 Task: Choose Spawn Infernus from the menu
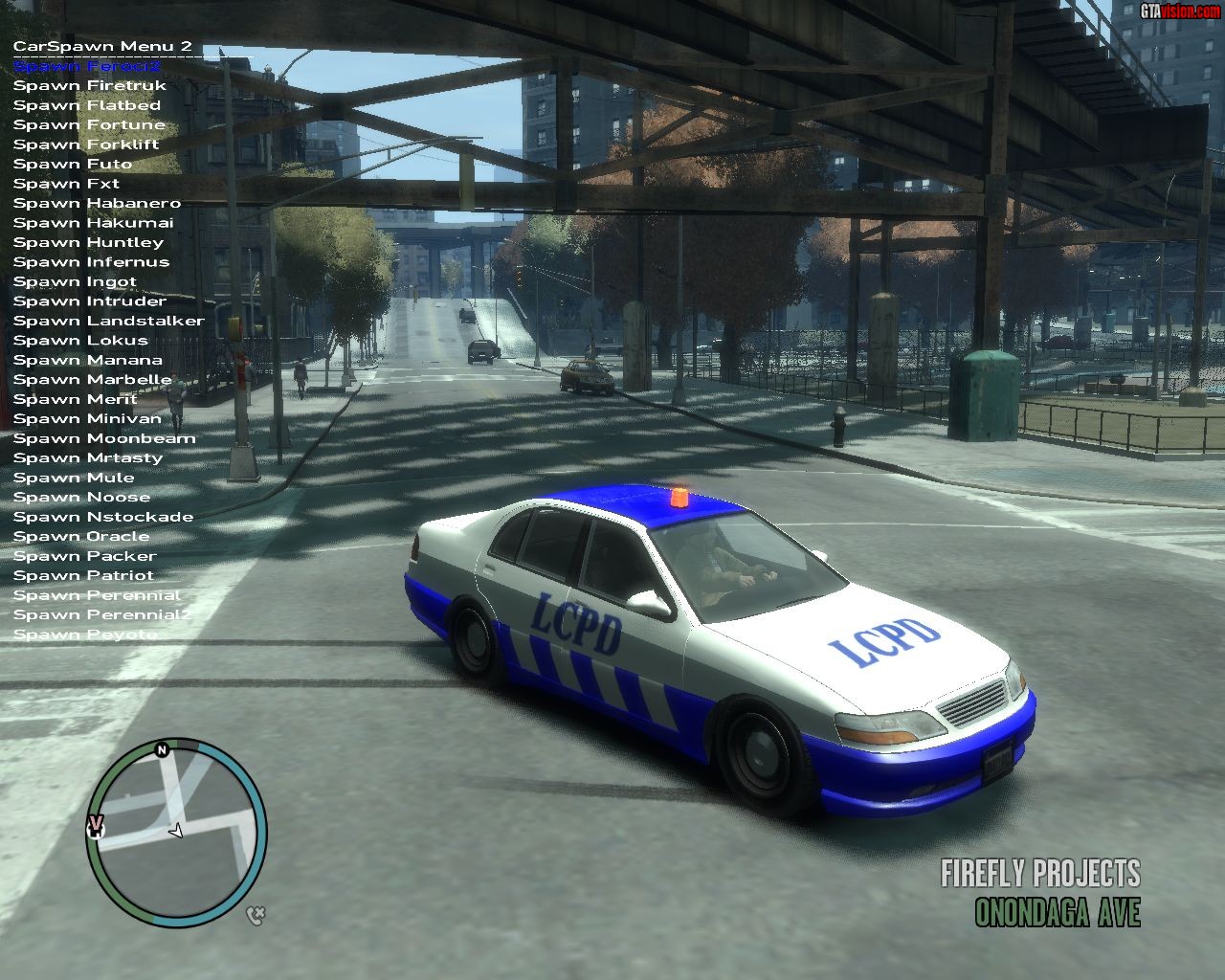[91, 262]
